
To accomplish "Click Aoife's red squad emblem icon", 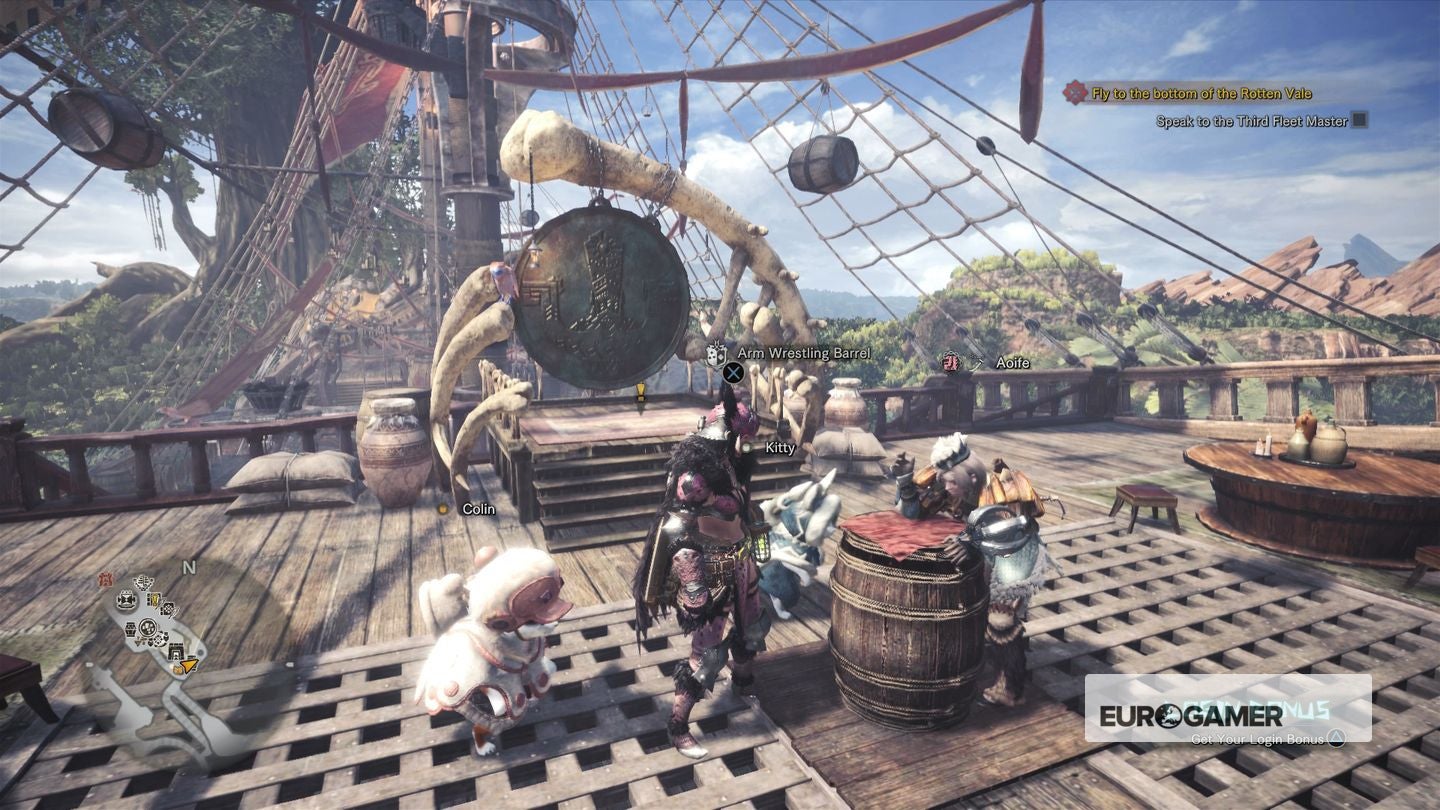I will (x=949, y=362).
